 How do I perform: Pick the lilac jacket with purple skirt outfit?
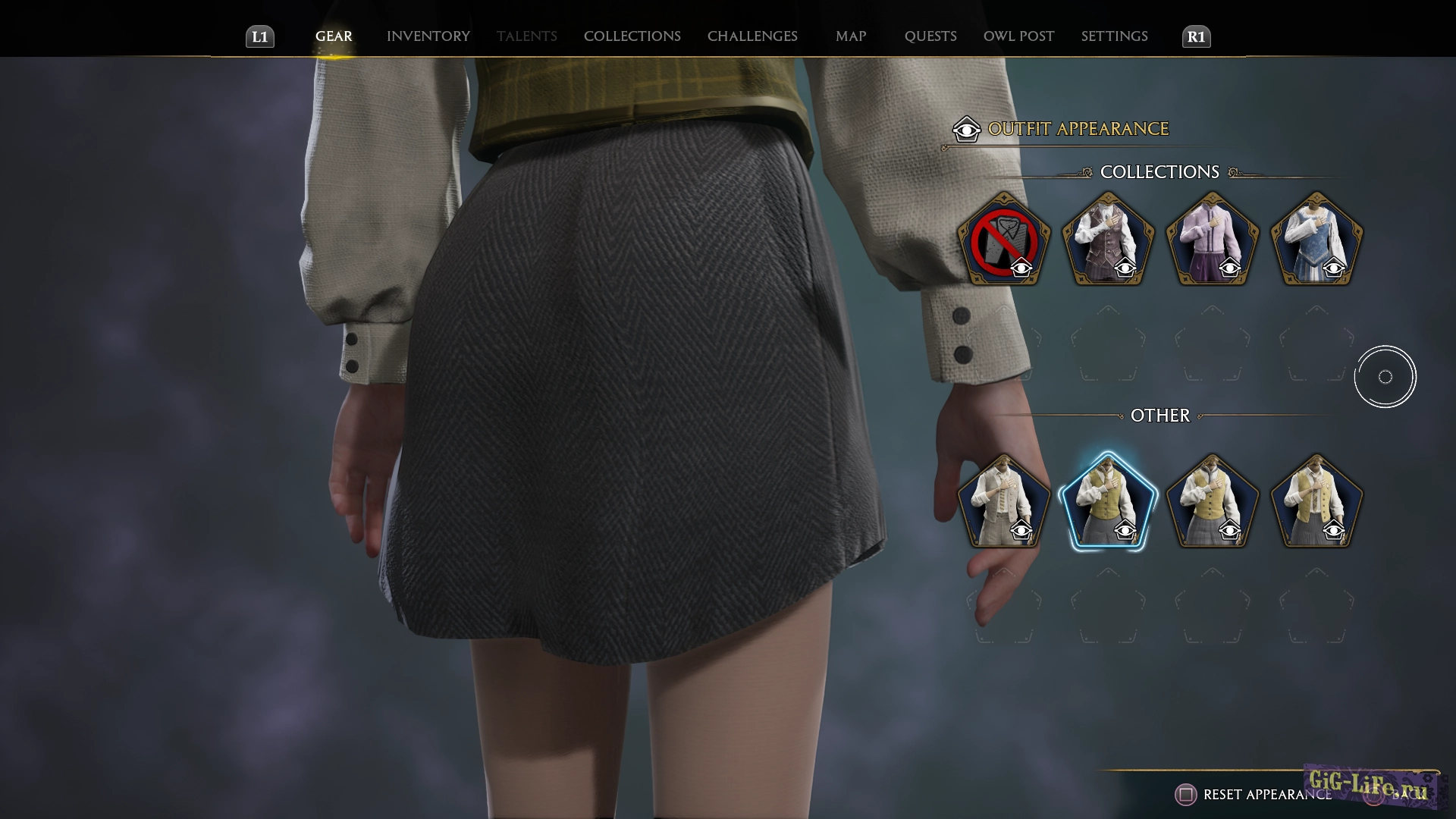point(1212,241)
